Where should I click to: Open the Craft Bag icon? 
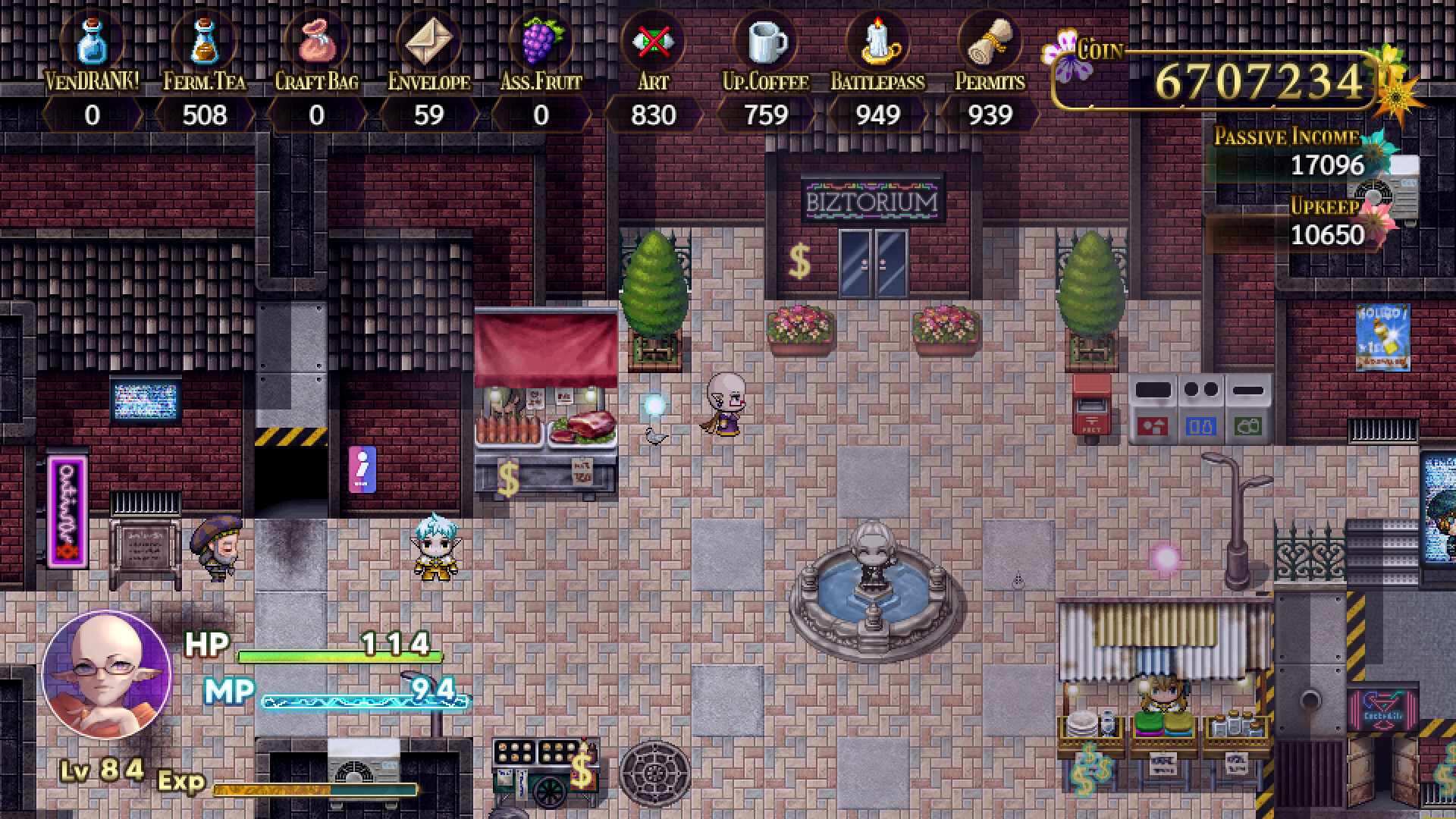(x=318, y=42)
